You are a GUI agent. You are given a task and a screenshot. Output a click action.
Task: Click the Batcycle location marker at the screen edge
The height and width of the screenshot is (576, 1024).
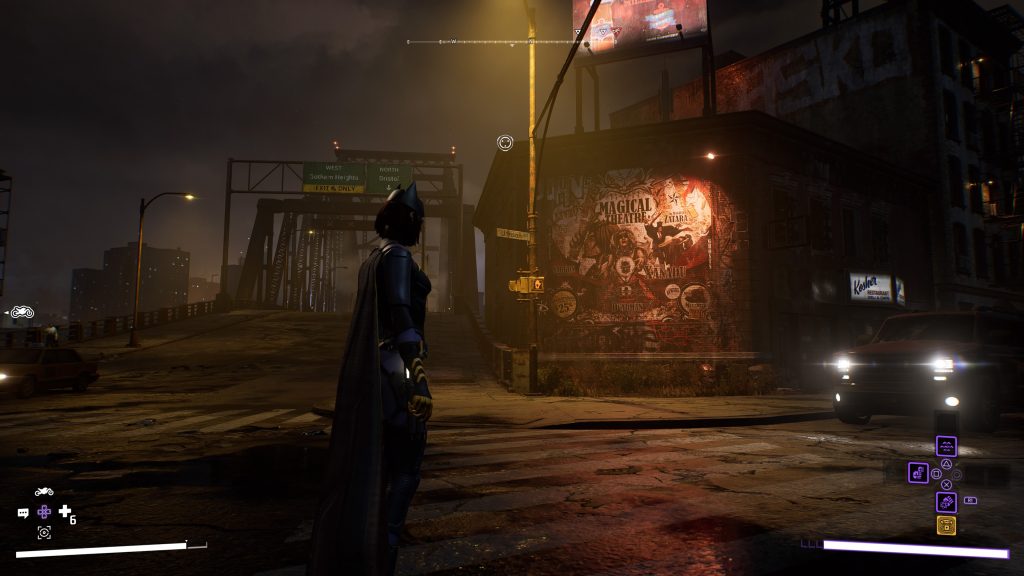click(x=23, y=312)
